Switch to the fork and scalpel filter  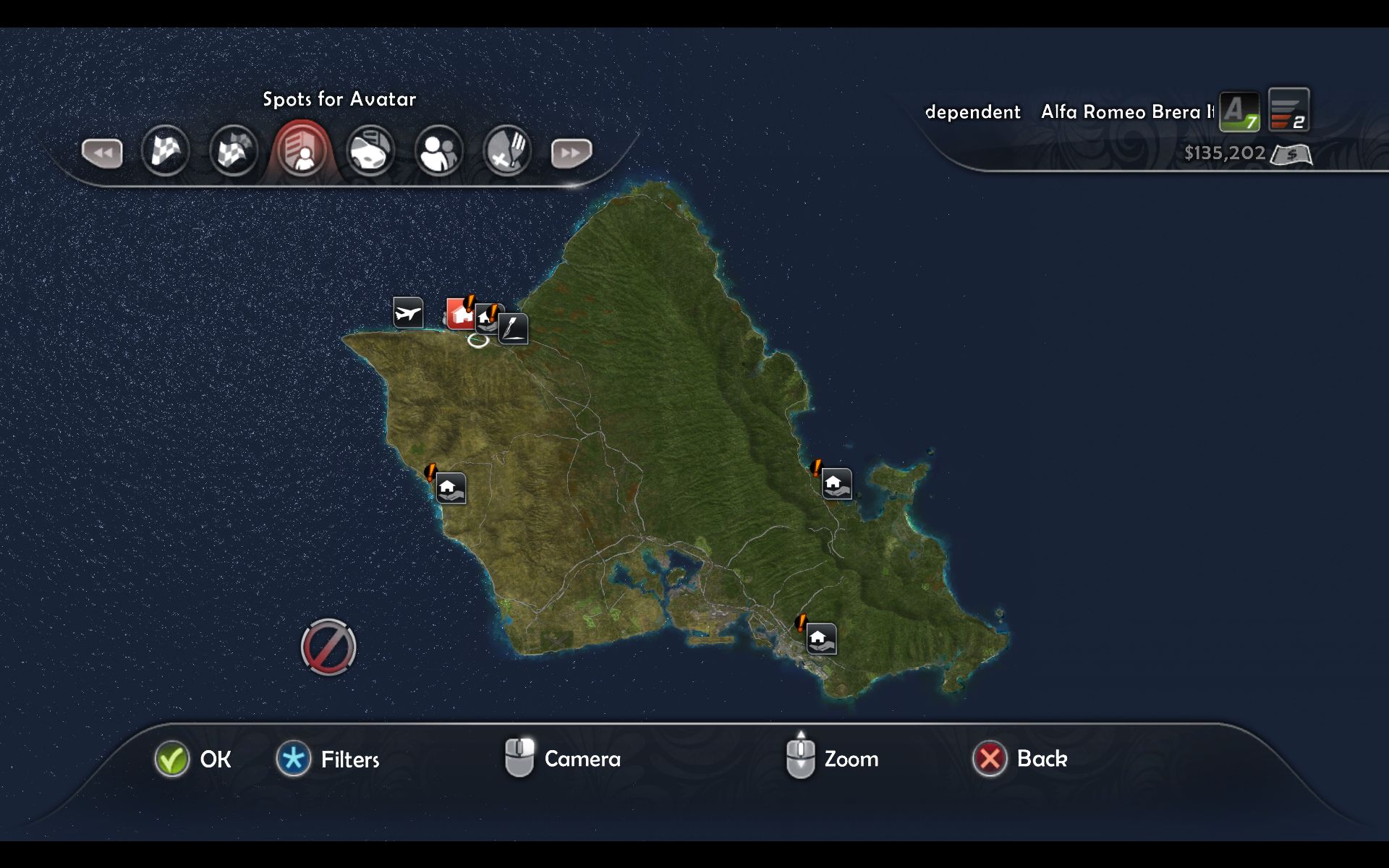[506, 151]
